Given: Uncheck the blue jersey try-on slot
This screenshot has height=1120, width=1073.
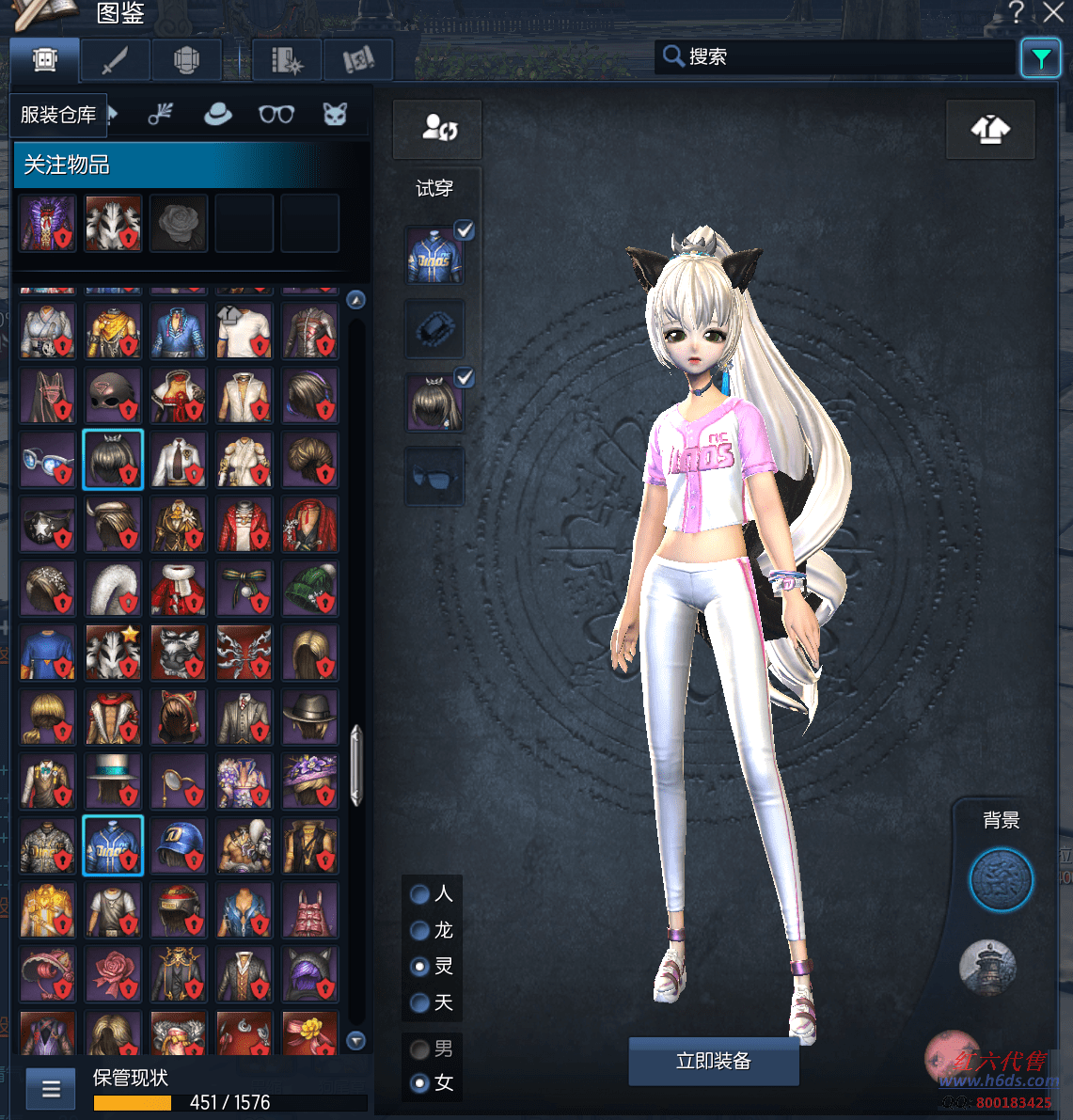Looking at the screenshot, I should [465, 230].
